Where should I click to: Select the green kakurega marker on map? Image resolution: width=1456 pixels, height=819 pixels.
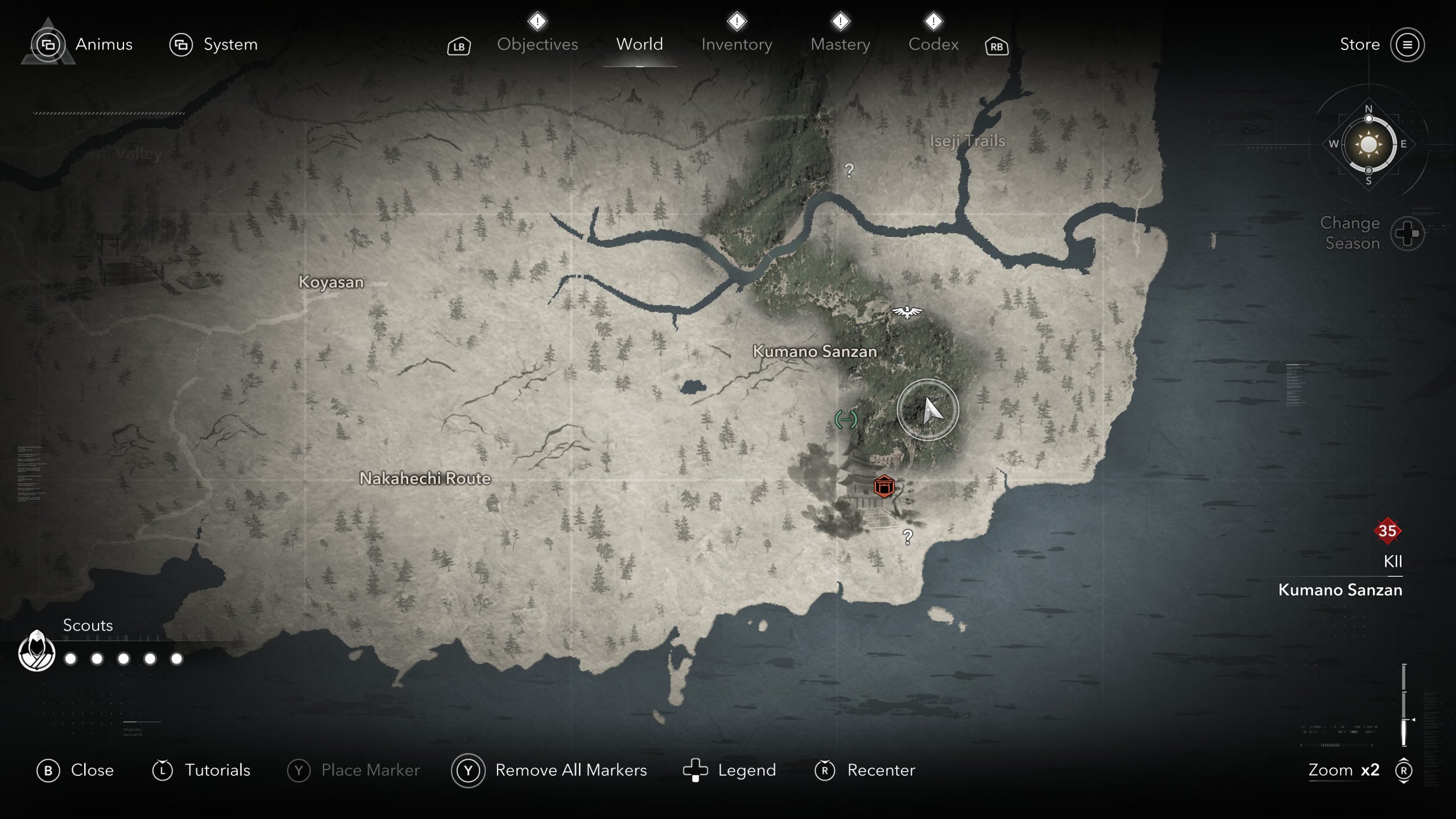pos(846,420)
